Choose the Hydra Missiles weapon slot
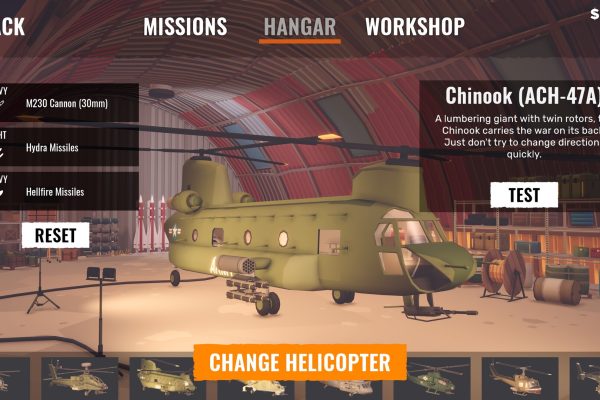 click(68, 148)
